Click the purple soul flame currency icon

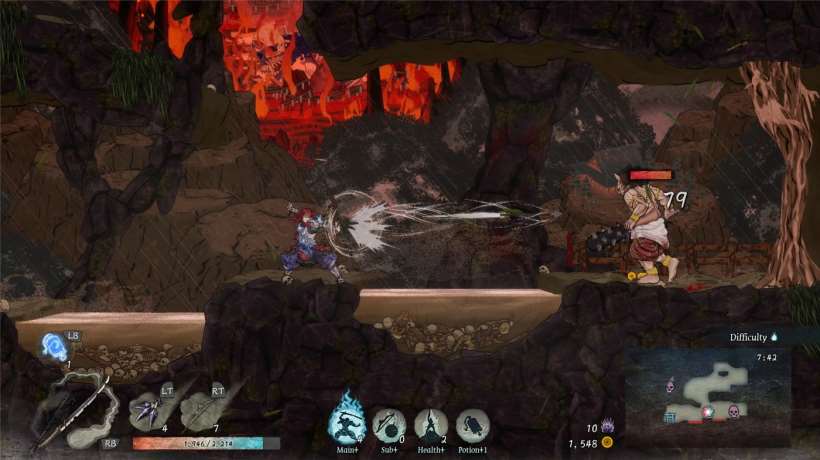click(606, 427)
